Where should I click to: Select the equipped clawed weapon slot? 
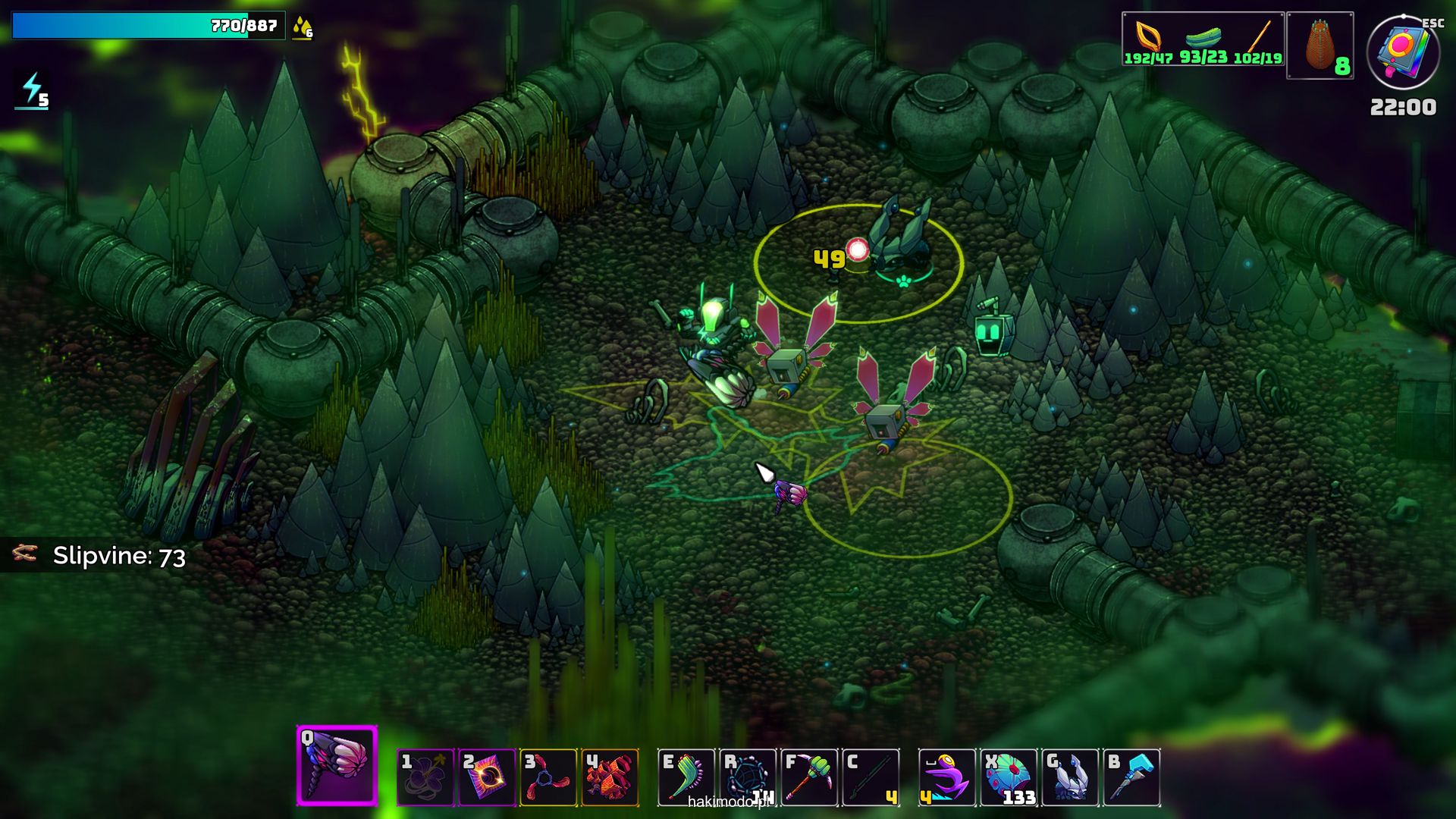[337, 765]
